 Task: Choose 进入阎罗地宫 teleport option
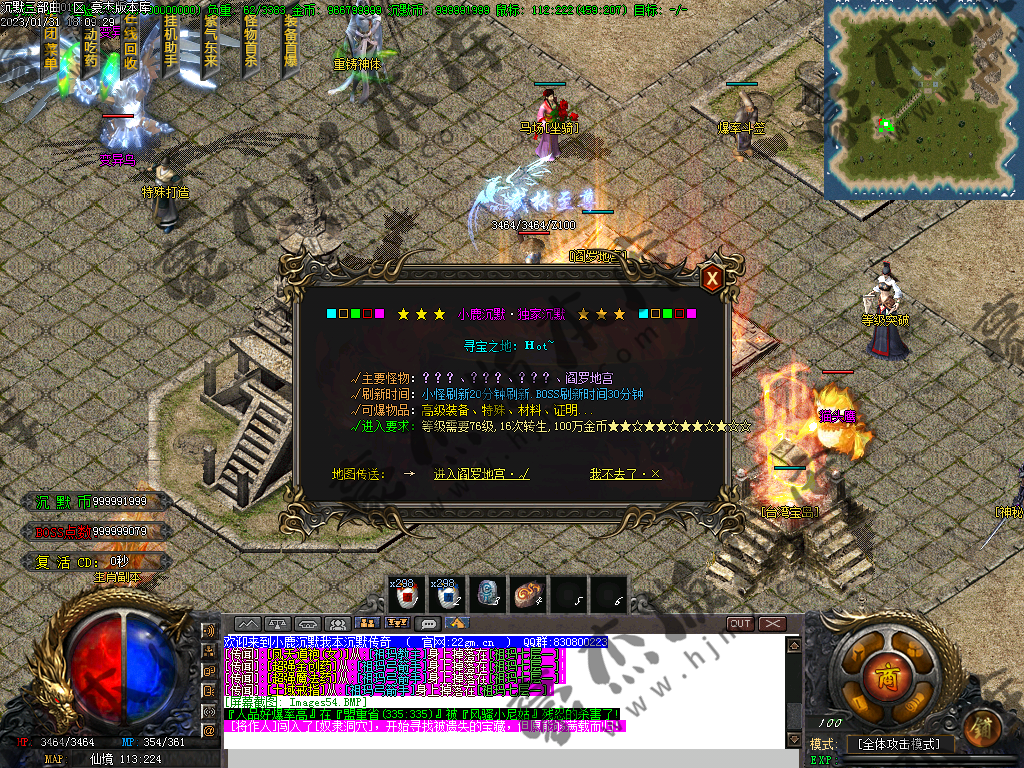(x=481, y=474)
